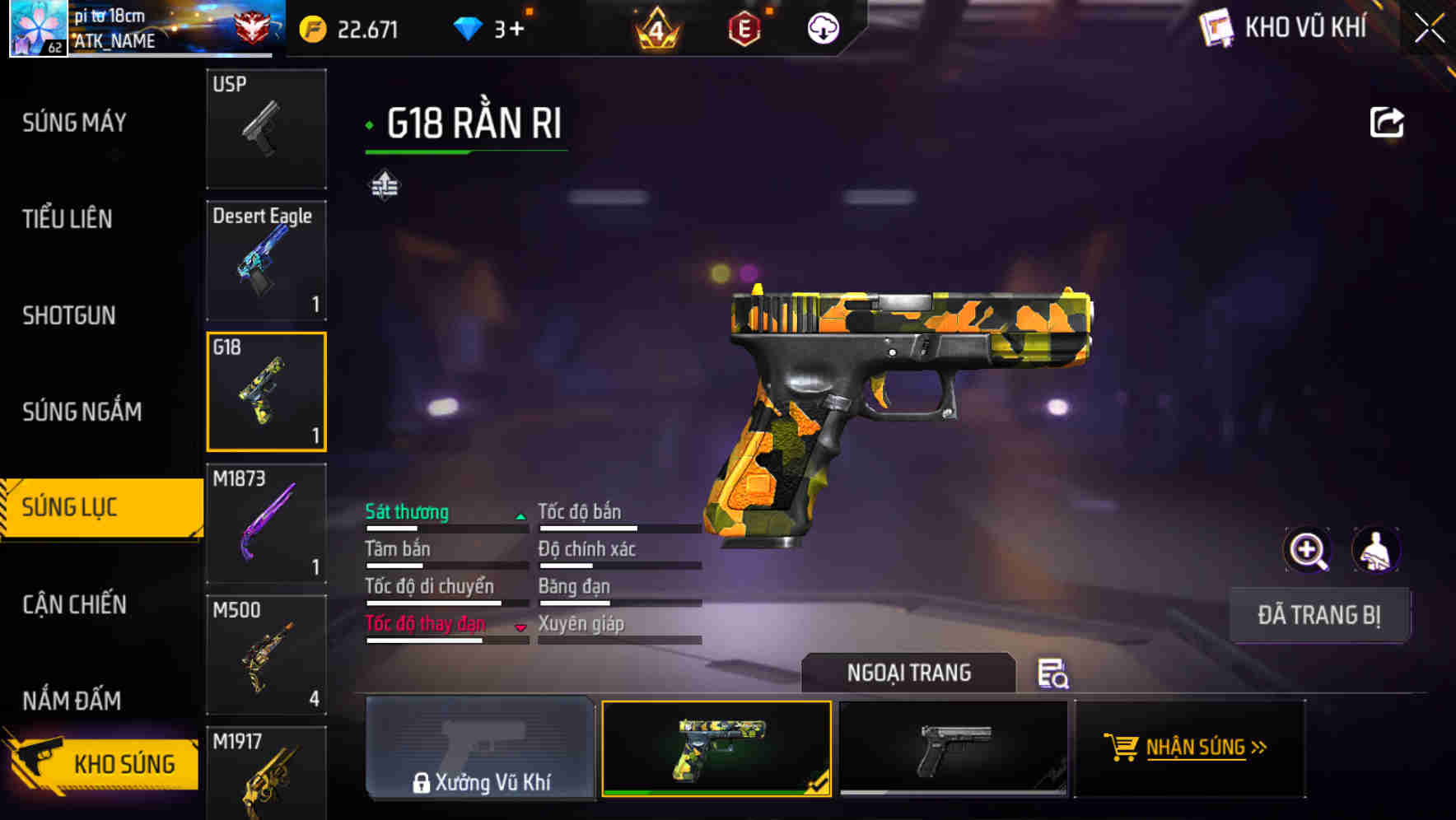
Task: Open the share icon in the top right
Action: click(x=1388, y=120)
